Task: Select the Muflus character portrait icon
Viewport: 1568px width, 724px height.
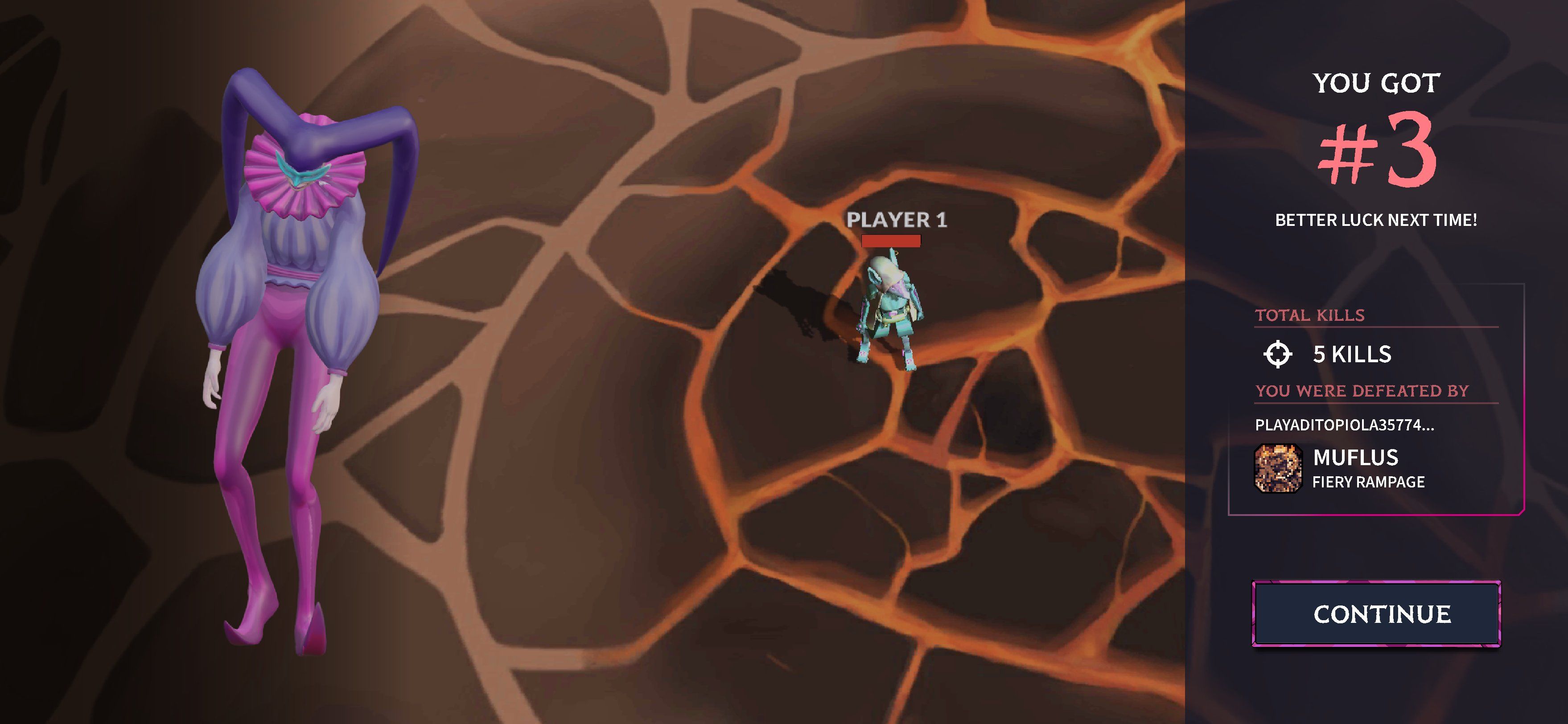Action: click(1278, 468)
